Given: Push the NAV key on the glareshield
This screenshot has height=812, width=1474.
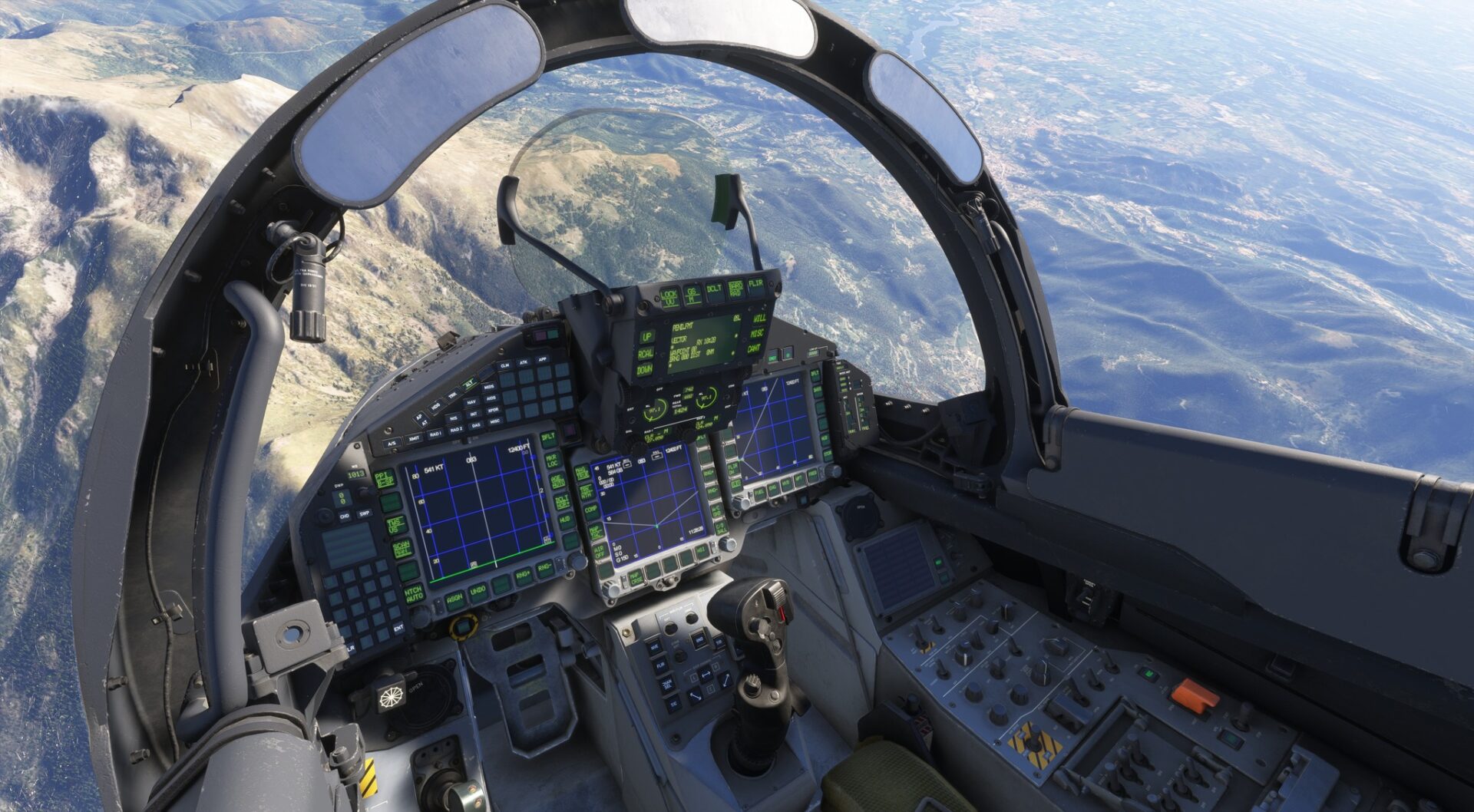Looking at the screenshot, I should [x=471, y=402].
